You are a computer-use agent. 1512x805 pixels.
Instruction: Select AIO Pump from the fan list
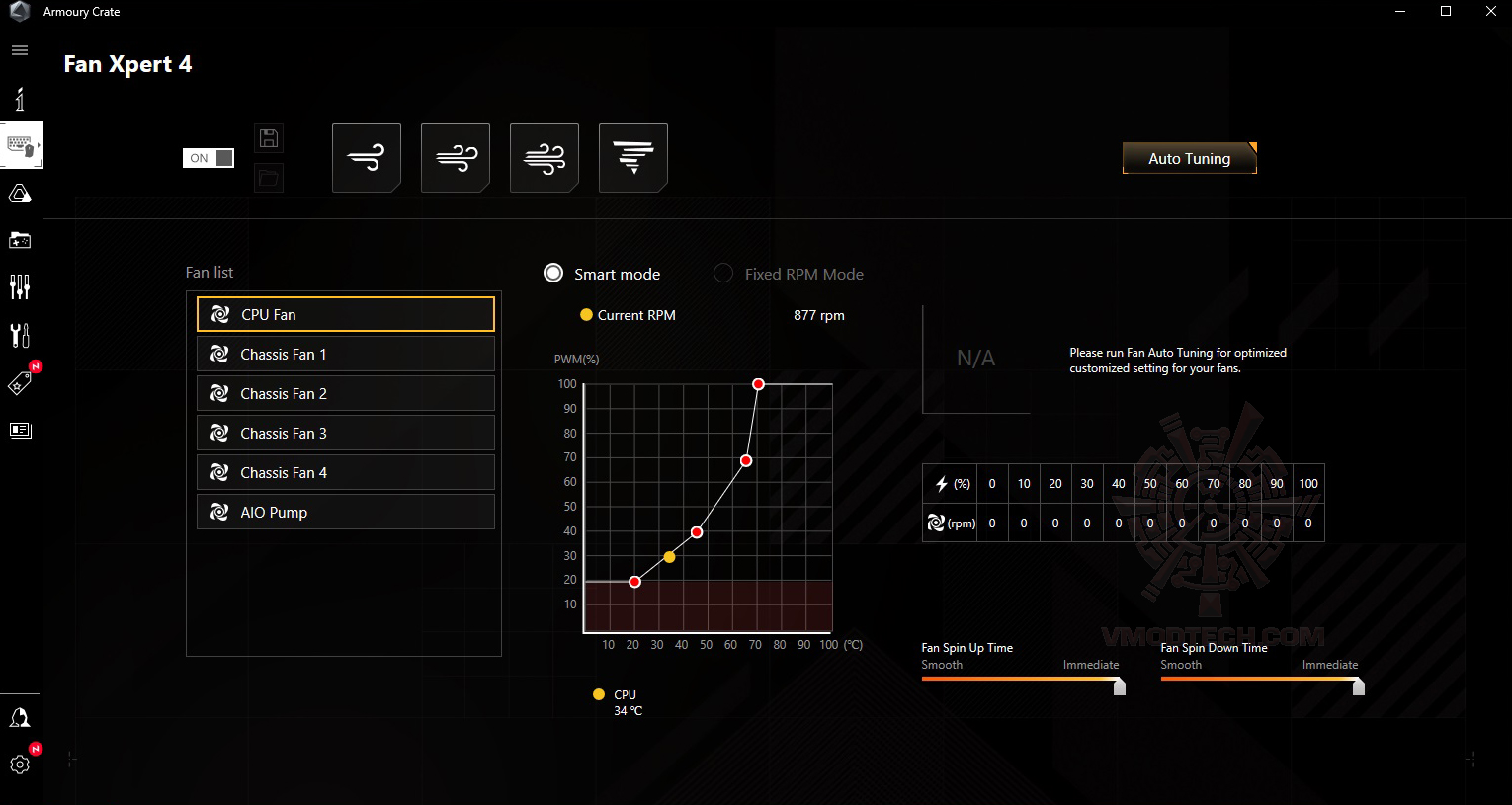345,512
